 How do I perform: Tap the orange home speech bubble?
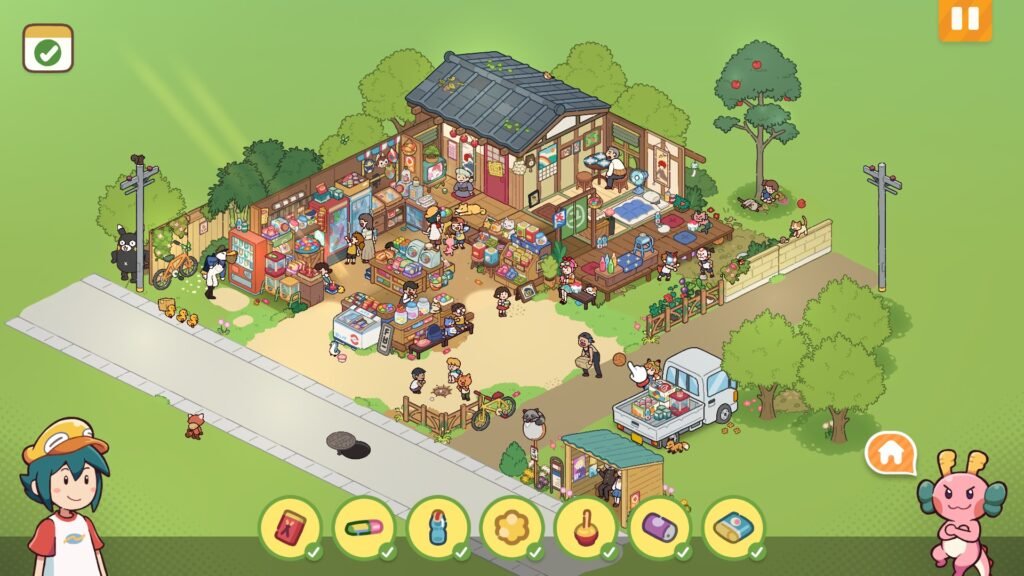point(890,454)
